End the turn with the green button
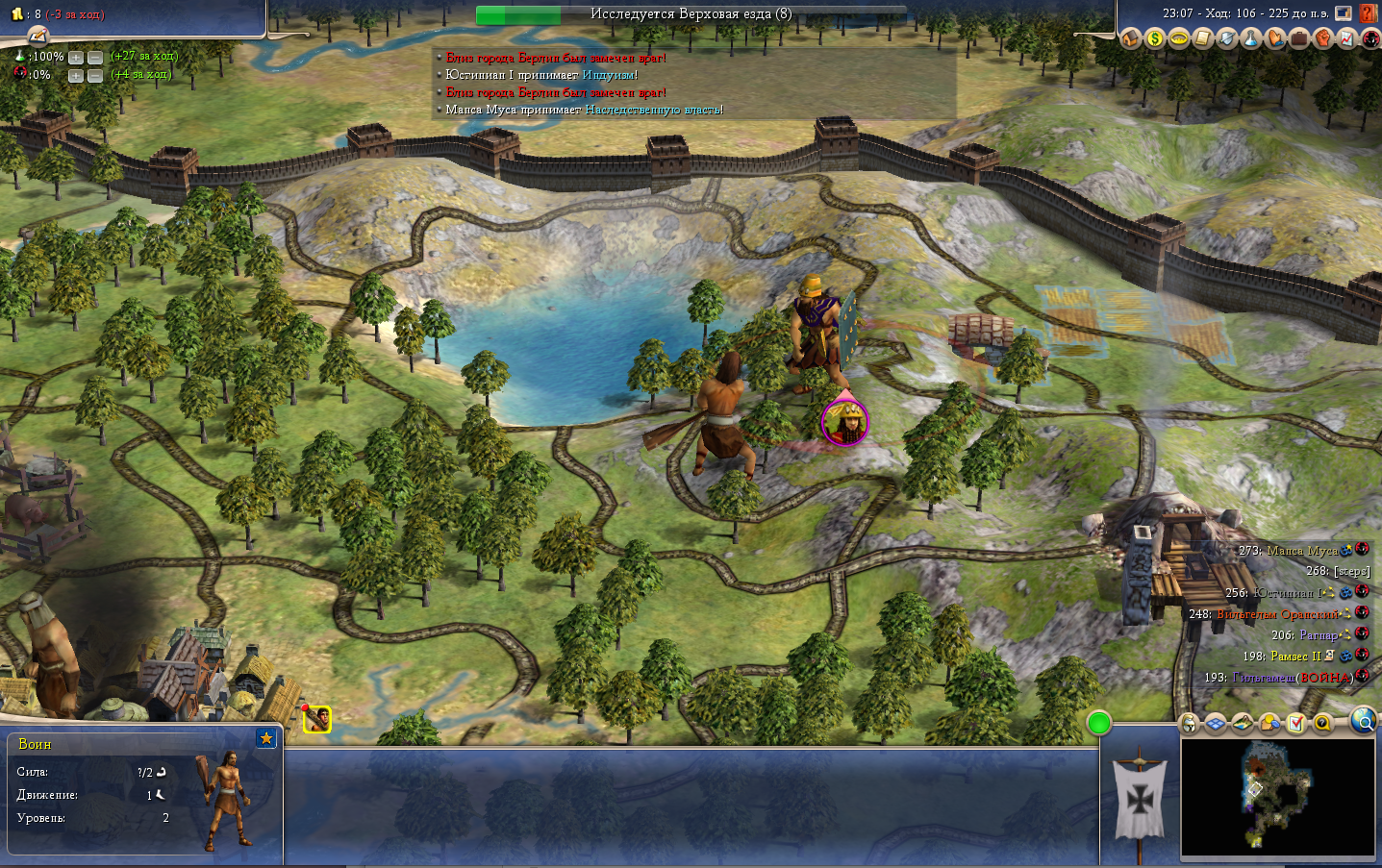Viewport: 1382px width, 868px height. coord(1098,723)
